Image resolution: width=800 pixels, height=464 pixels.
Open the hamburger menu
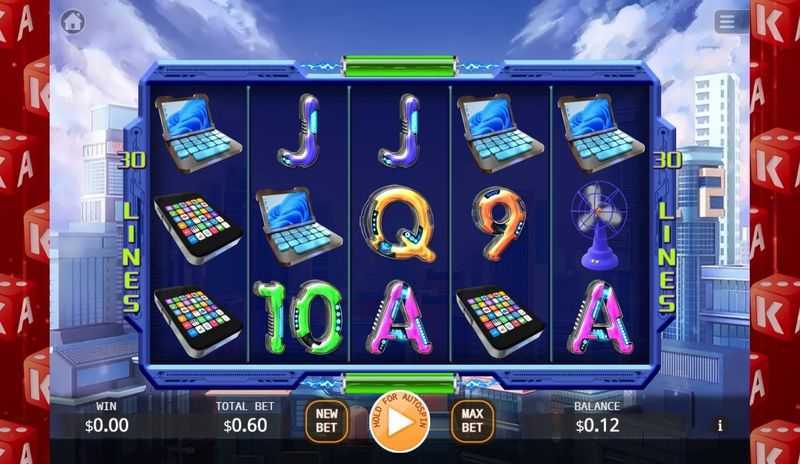tap(727, 21)
